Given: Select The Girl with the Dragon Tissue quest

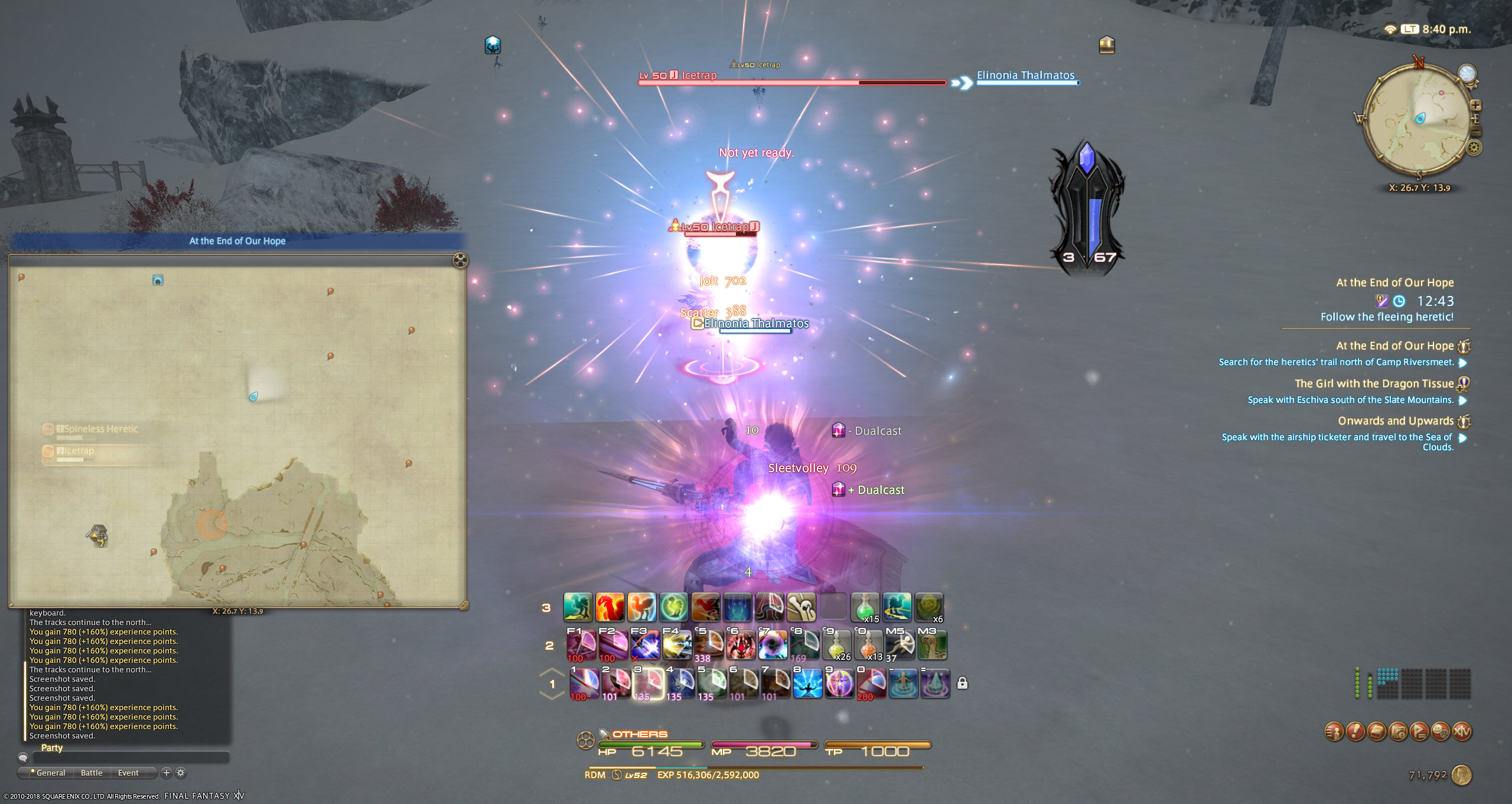Looking at the screenshot, I should [1374, 384].
